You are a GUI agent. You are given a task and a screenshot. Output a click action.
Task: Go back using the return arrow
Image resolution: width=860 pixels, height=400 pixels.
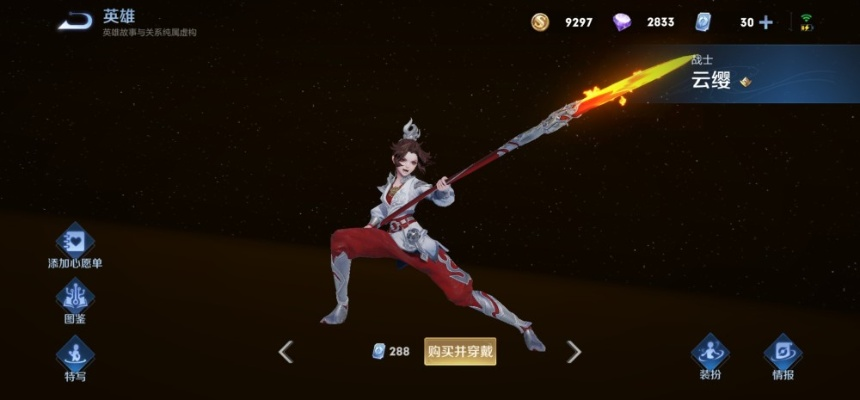(x=74, y=21)
